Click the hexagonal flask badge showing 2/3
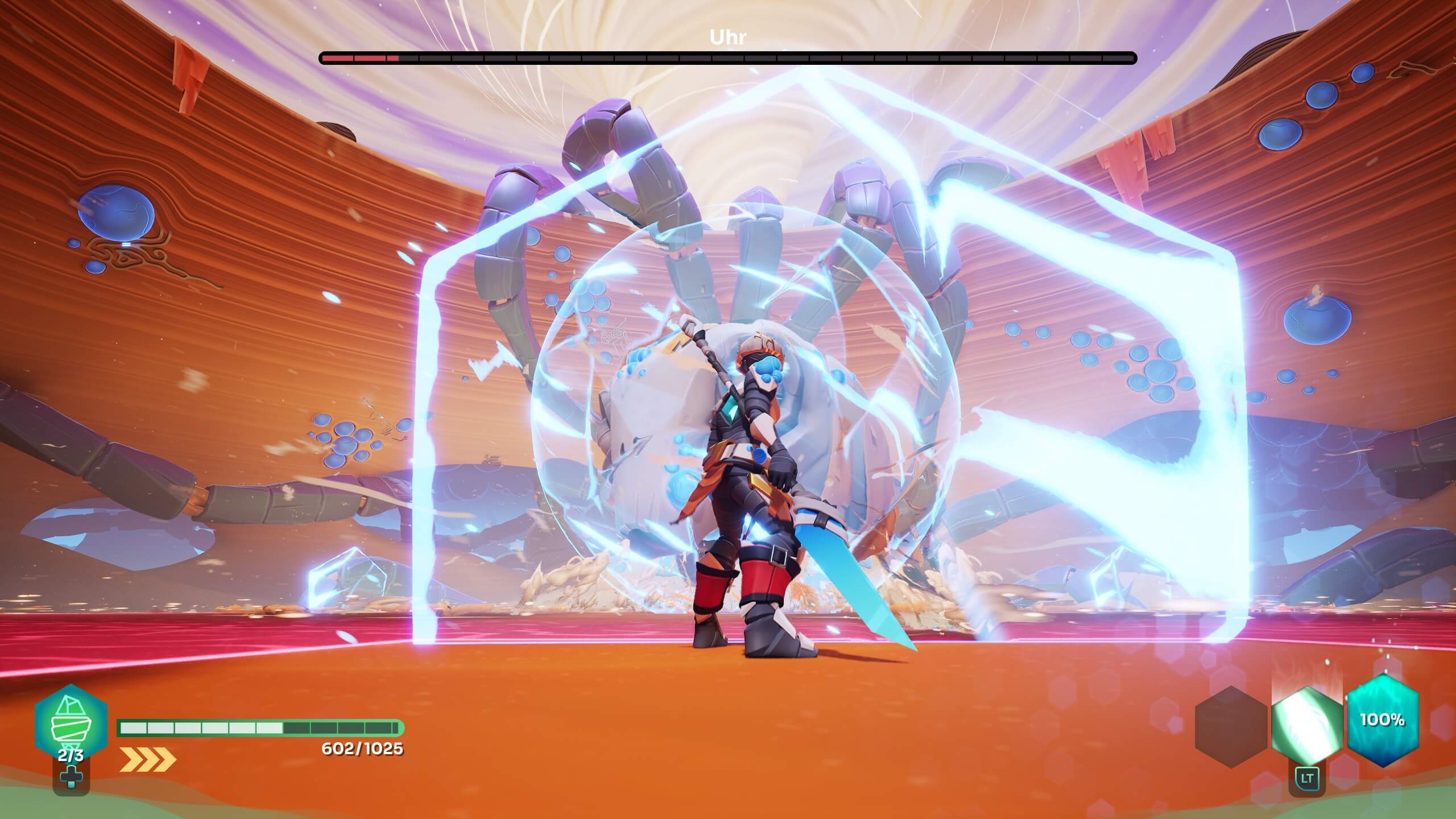Image resolution: width=1456 pixels, height=819 pixels. 72,723
